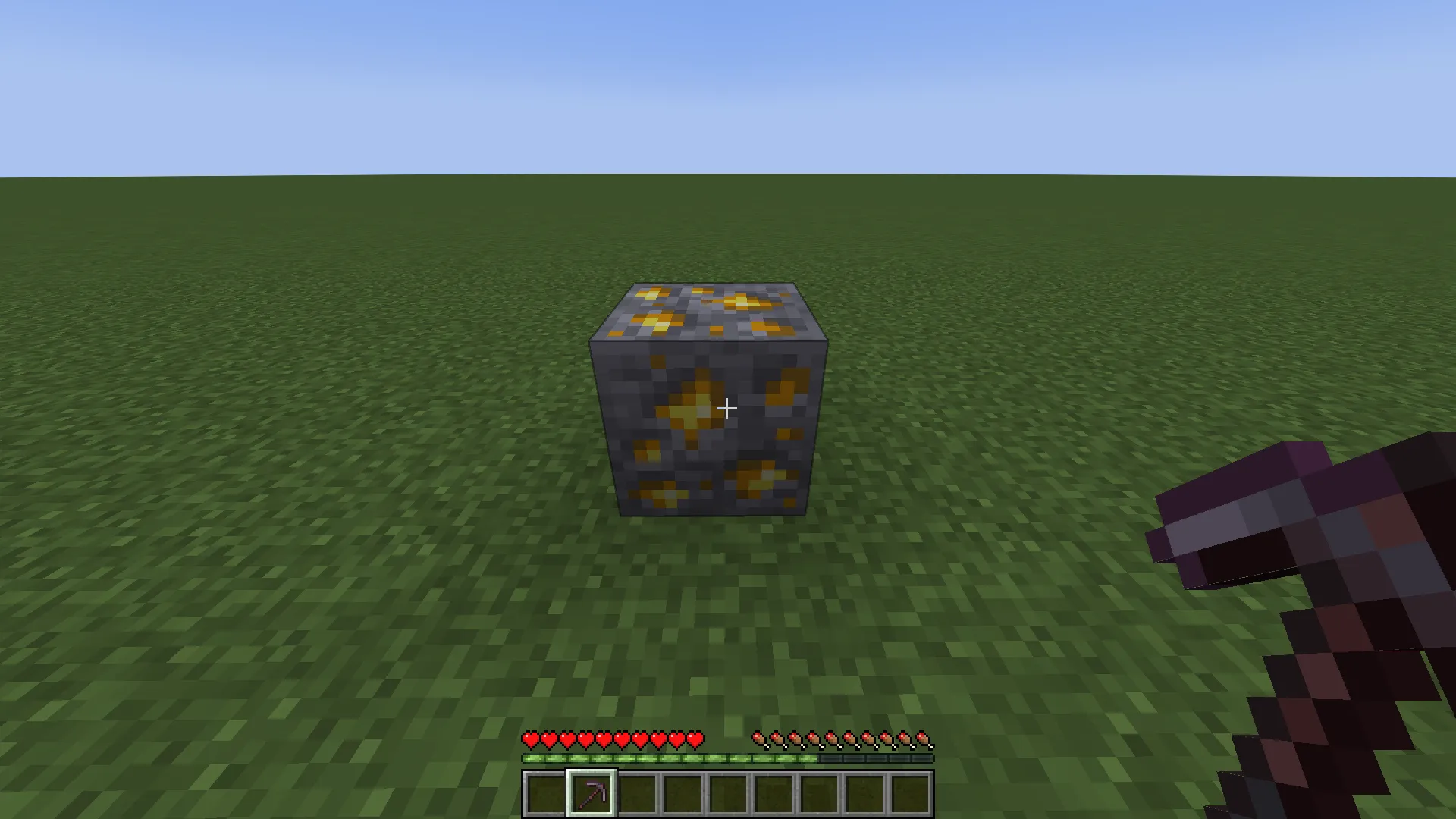The image size is (1456, 819).
Task: Select the last hotbar slot
Action: [908, 792]
